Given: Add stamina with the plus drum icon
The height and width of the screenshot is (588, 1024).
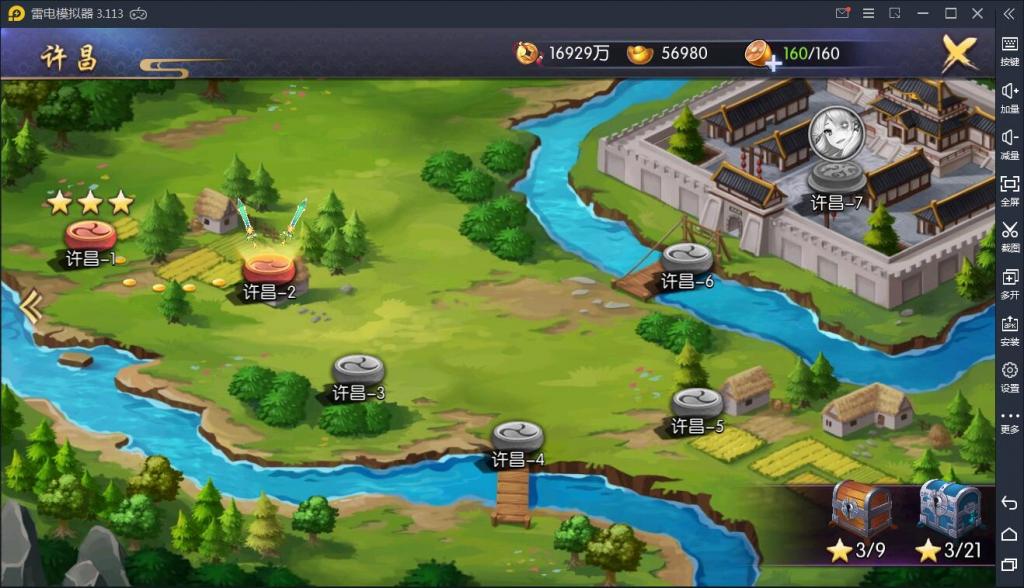Looking at the screenshot, I should coord(763,54).
